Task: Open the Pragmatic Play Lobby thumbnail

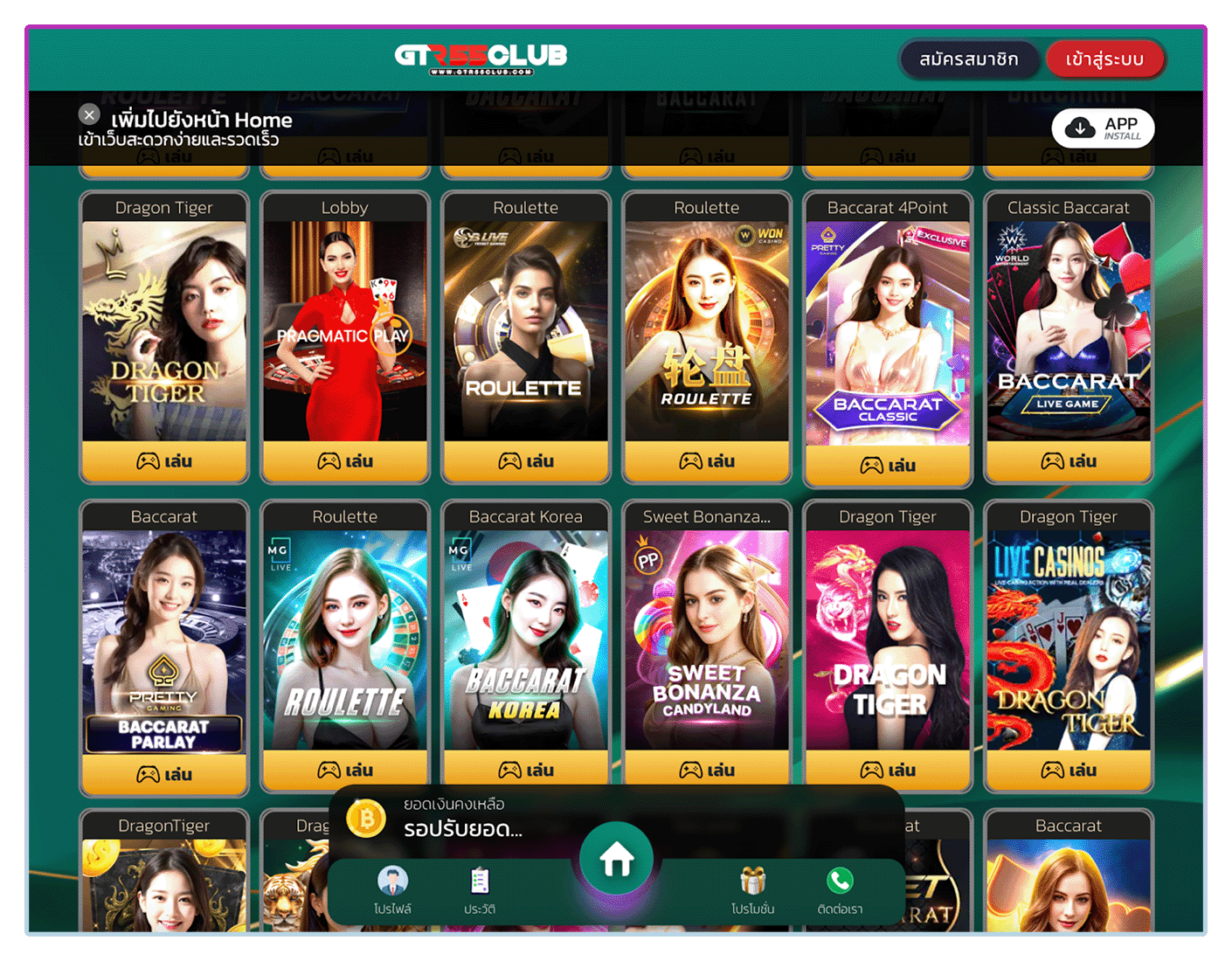Action: pyautogui.click(x=345, y=332)
